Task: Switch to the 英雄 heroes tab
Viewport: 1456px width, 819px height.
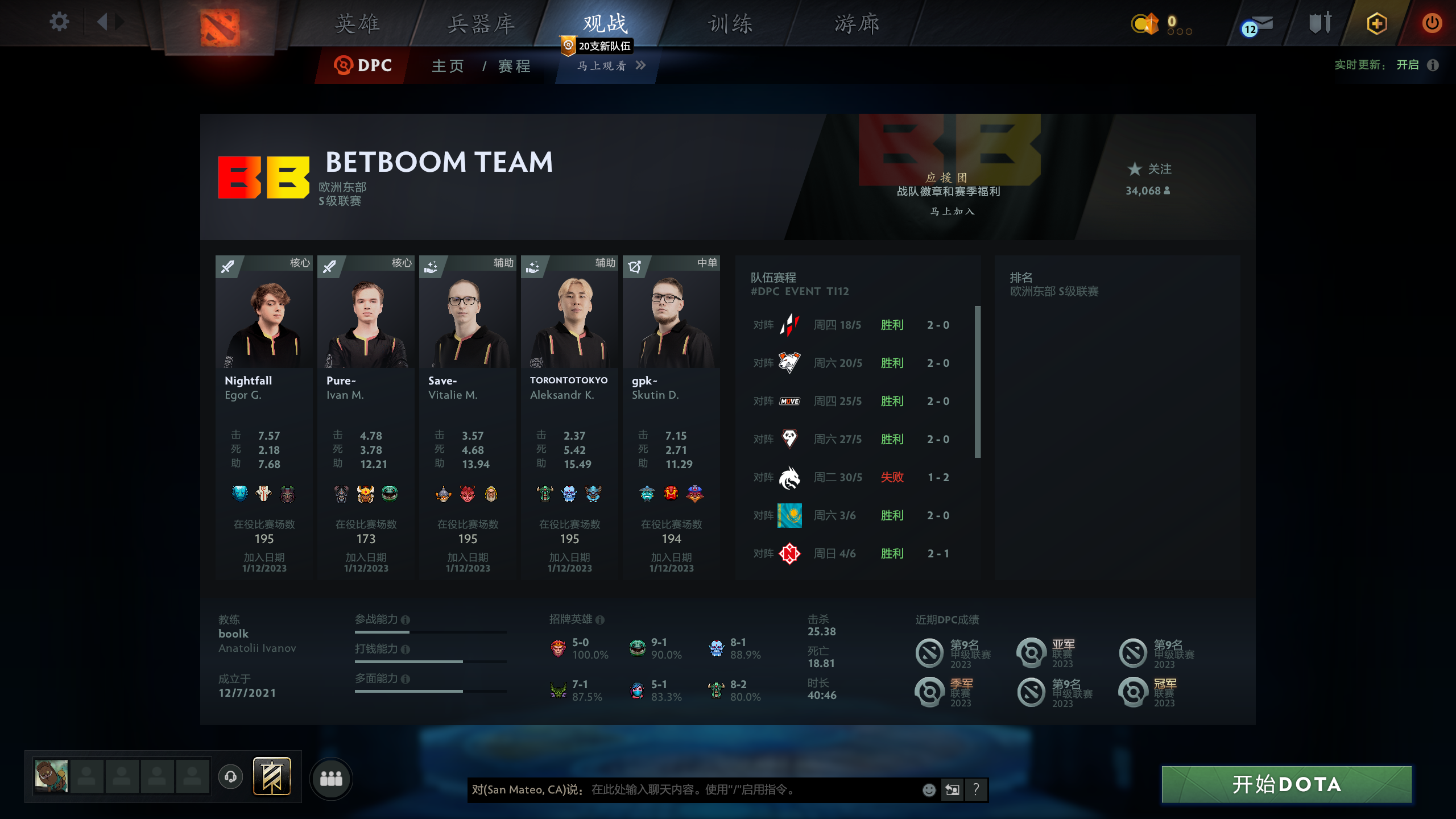Action: [357, 24]
